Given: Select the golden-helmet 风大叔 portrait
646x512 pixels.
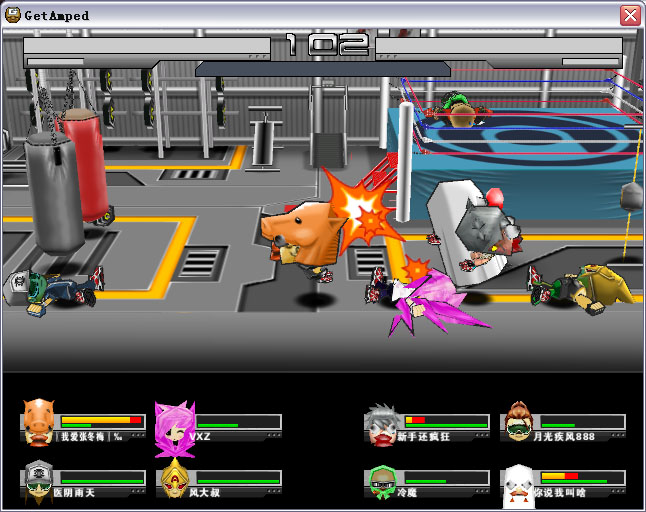Looking at the screenshot, I should (174, 480).
